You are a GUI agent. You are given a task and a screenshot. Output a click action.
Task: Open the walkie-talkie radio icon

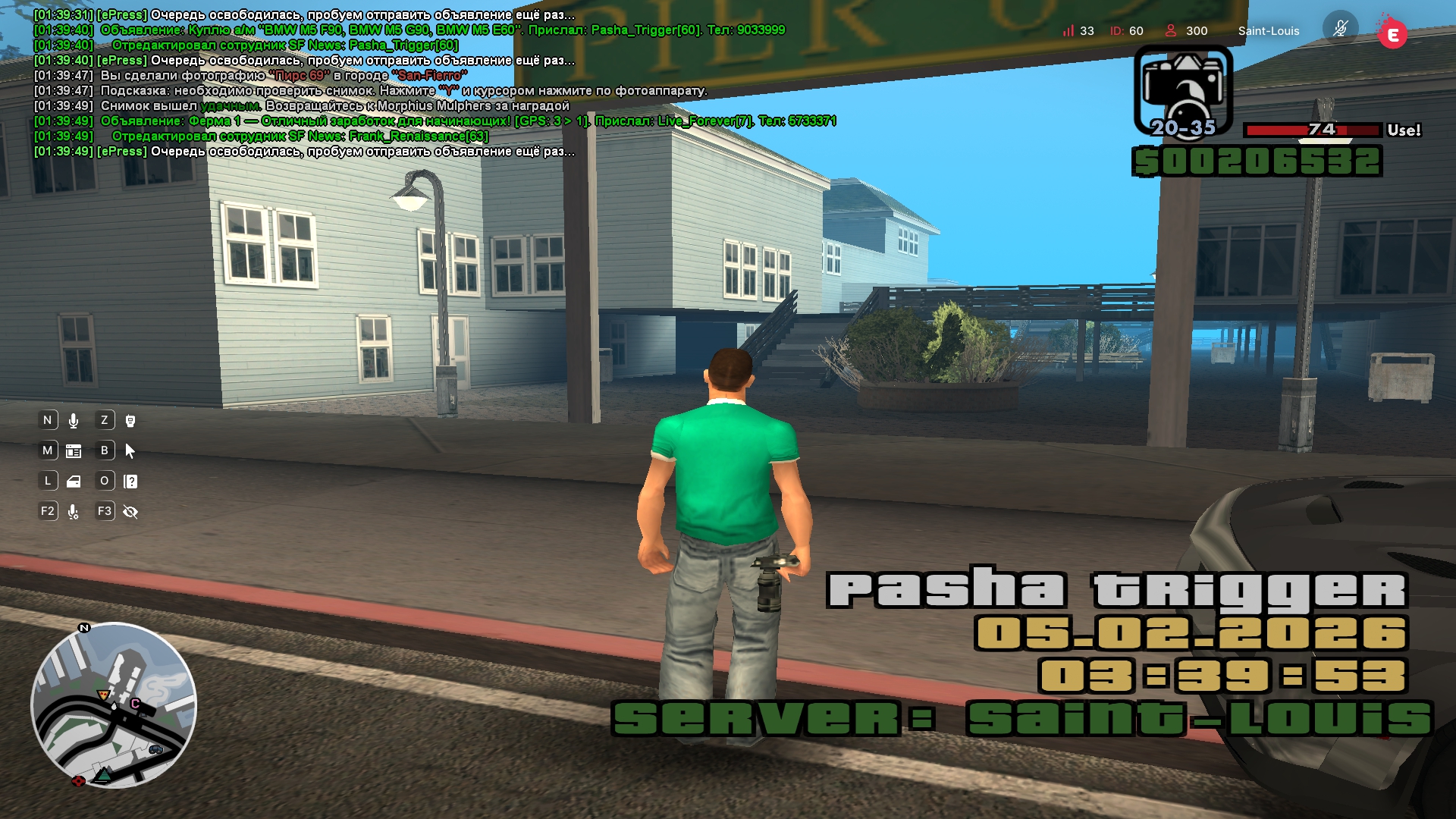[130, 421]
